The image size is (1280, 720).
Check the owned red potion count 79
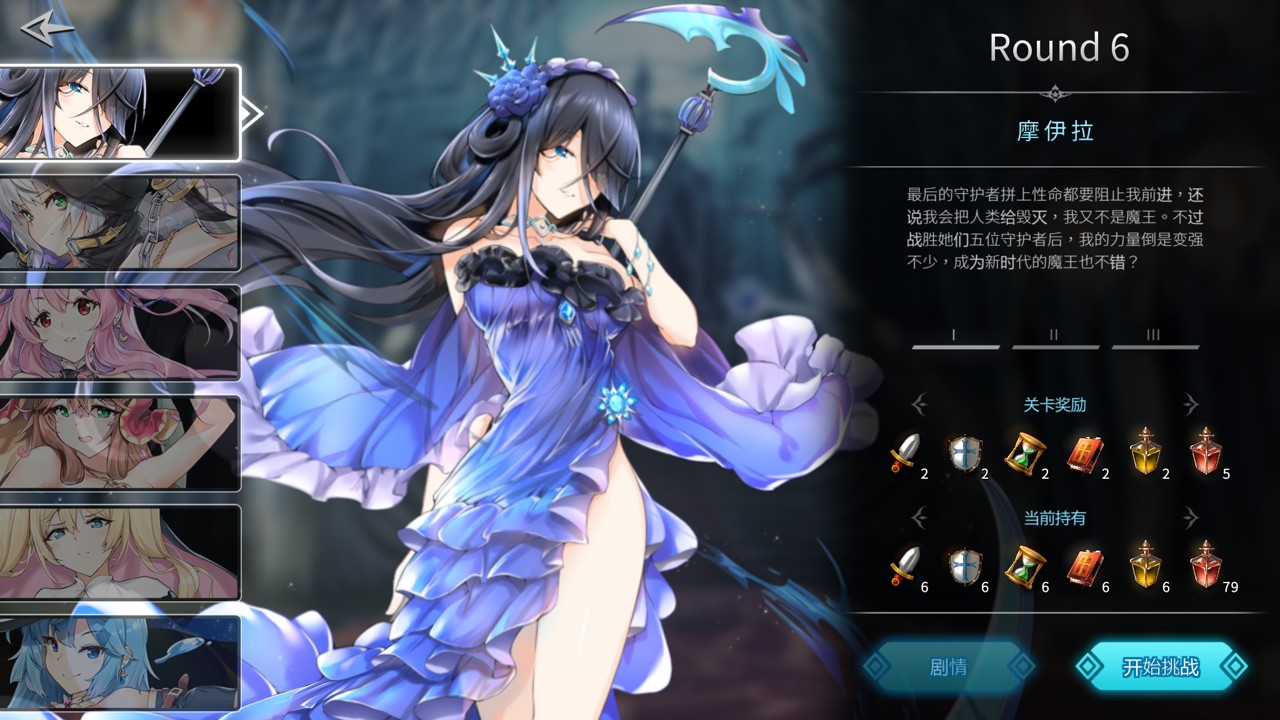(1206, 566)
